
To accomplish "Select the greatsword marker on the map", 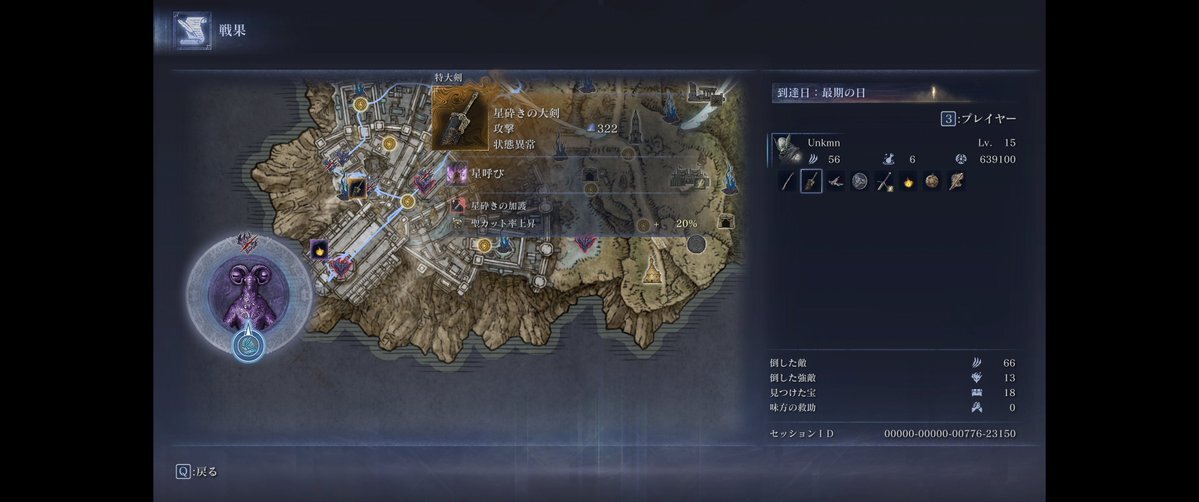I will point(355,187).
